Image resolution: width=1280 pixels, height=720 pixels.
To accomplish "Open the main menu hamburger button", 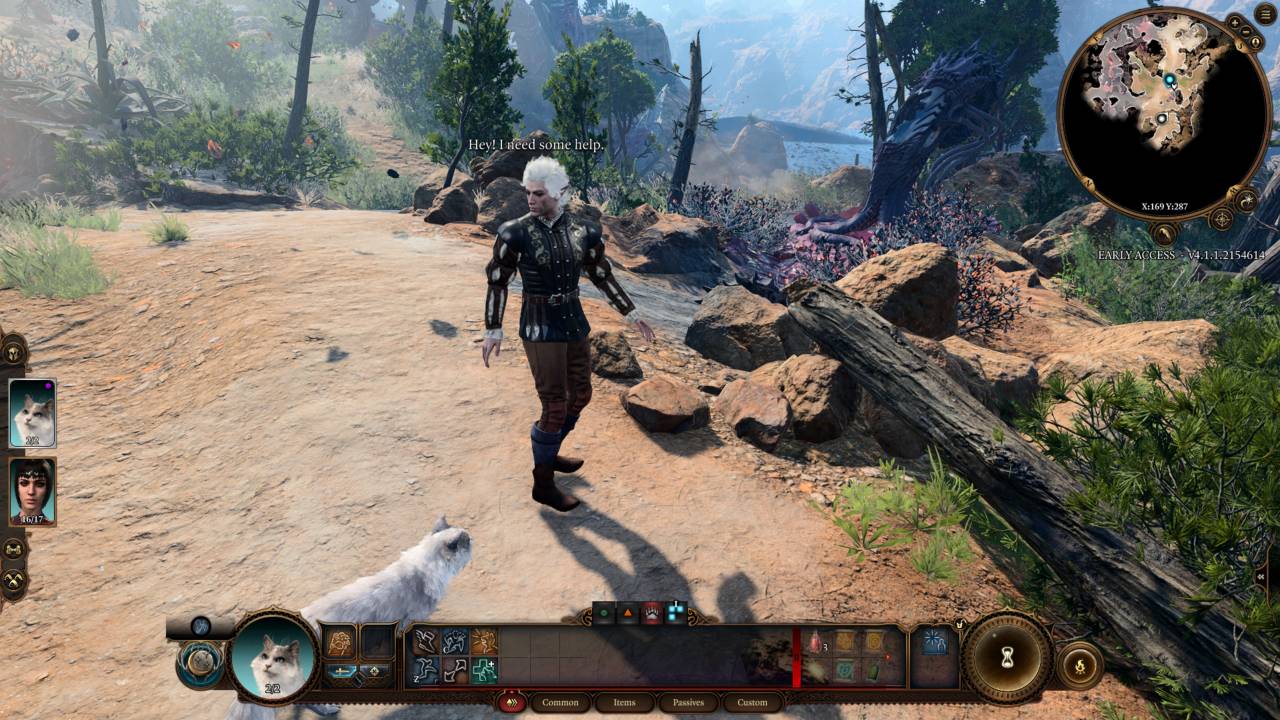I will (x=1266, y=13).
